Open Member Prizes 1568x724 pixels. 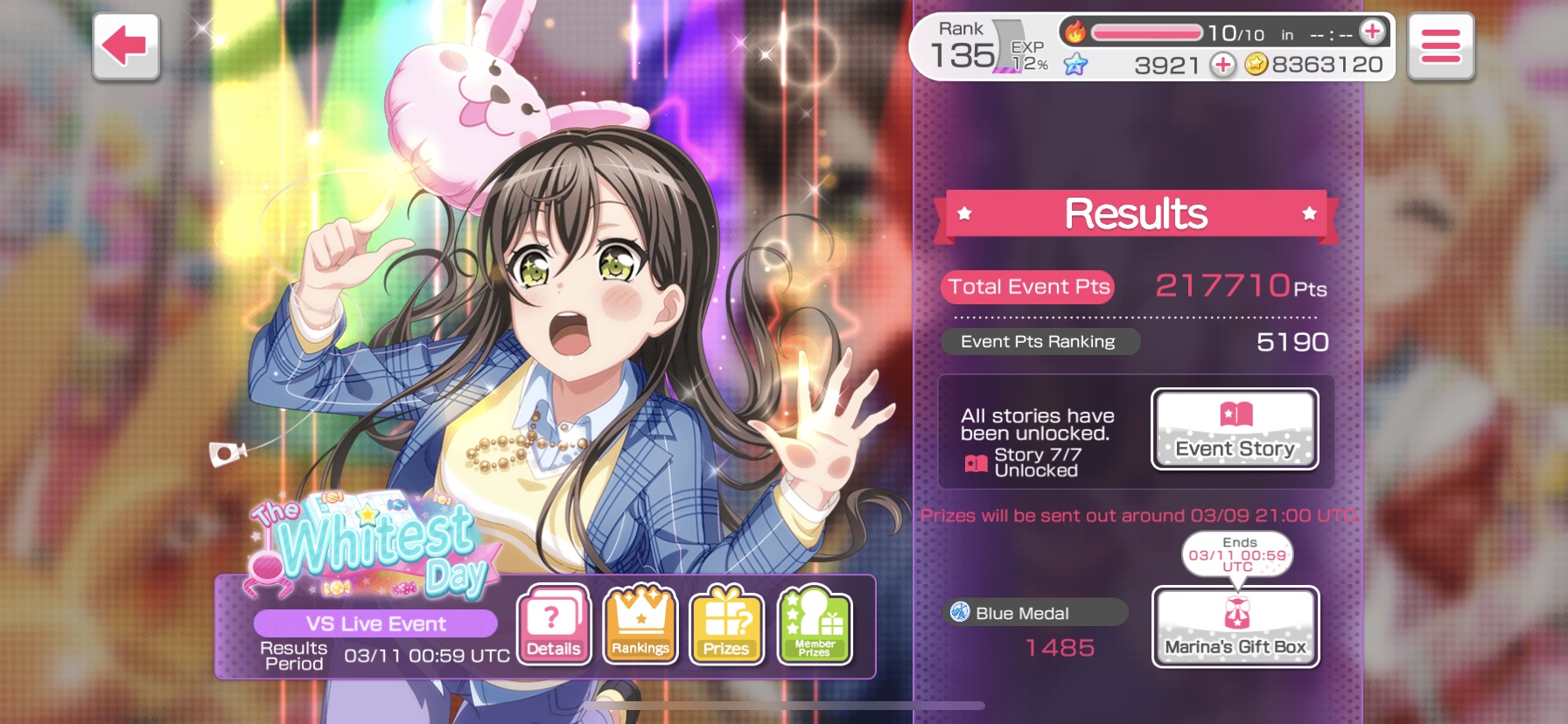pyautogui.click(x=814, y=625)
